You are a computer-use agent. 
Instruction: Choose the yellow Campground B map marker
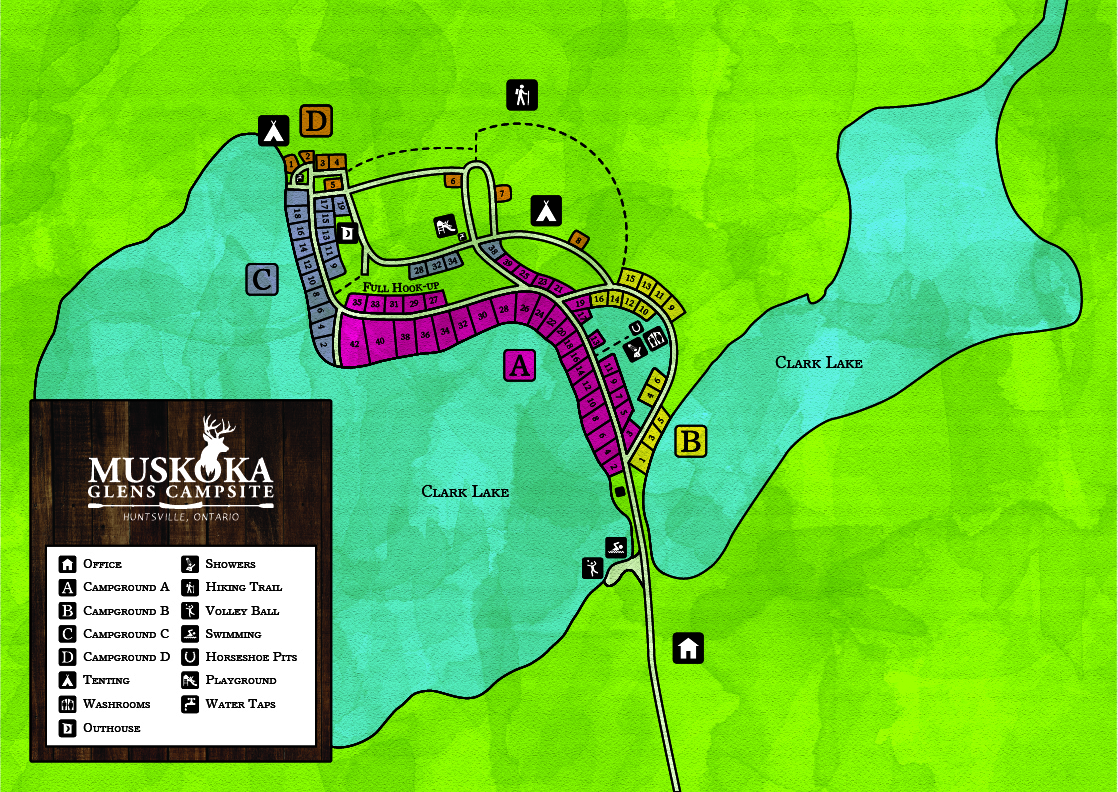point(691,441)
